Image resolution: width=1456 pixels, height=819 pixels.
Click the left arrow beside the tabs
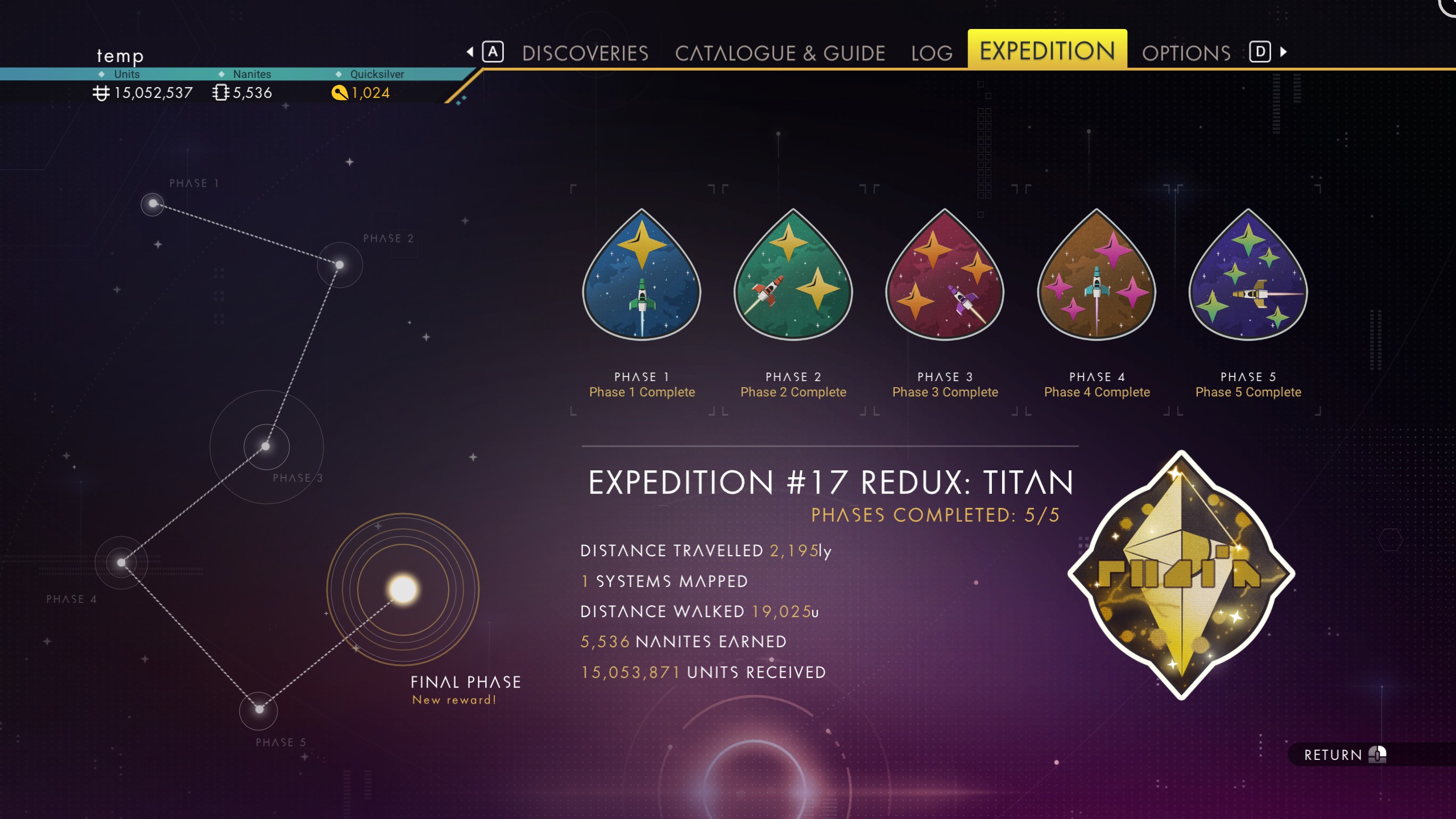[470, 52]
